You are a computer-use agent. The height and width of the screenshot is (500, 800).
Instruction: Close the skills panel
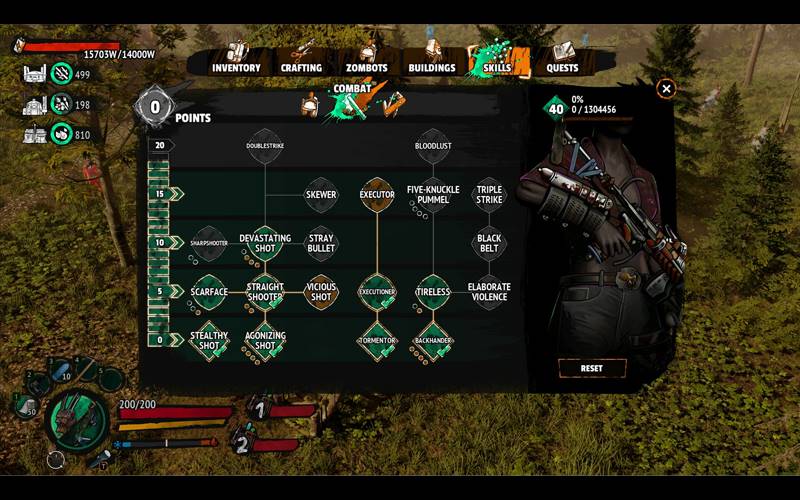[x=666, y=89]
